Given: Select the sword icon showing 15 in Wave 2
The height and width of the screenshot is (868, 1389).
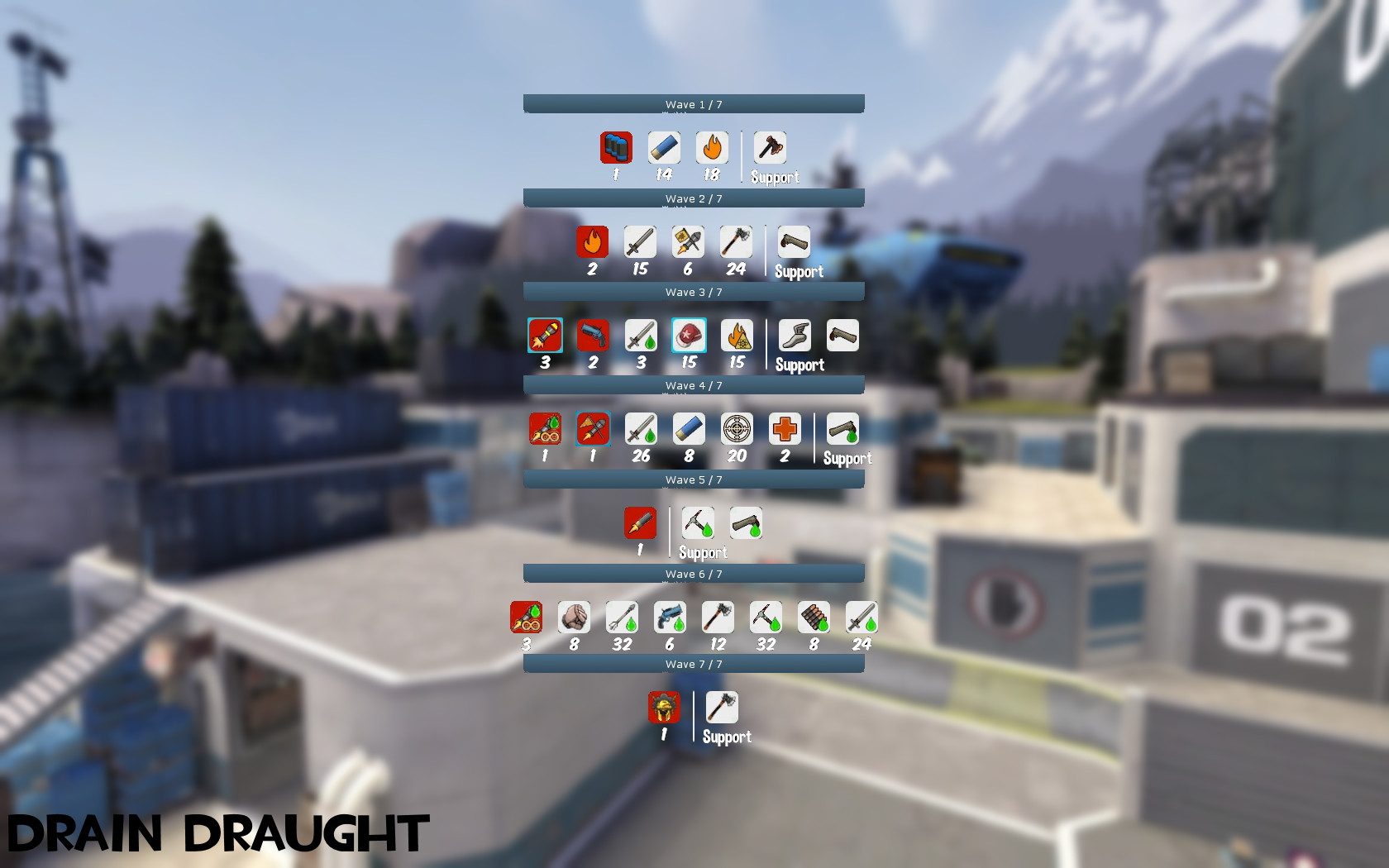Looking at the screenshot, I should point(640,242).
